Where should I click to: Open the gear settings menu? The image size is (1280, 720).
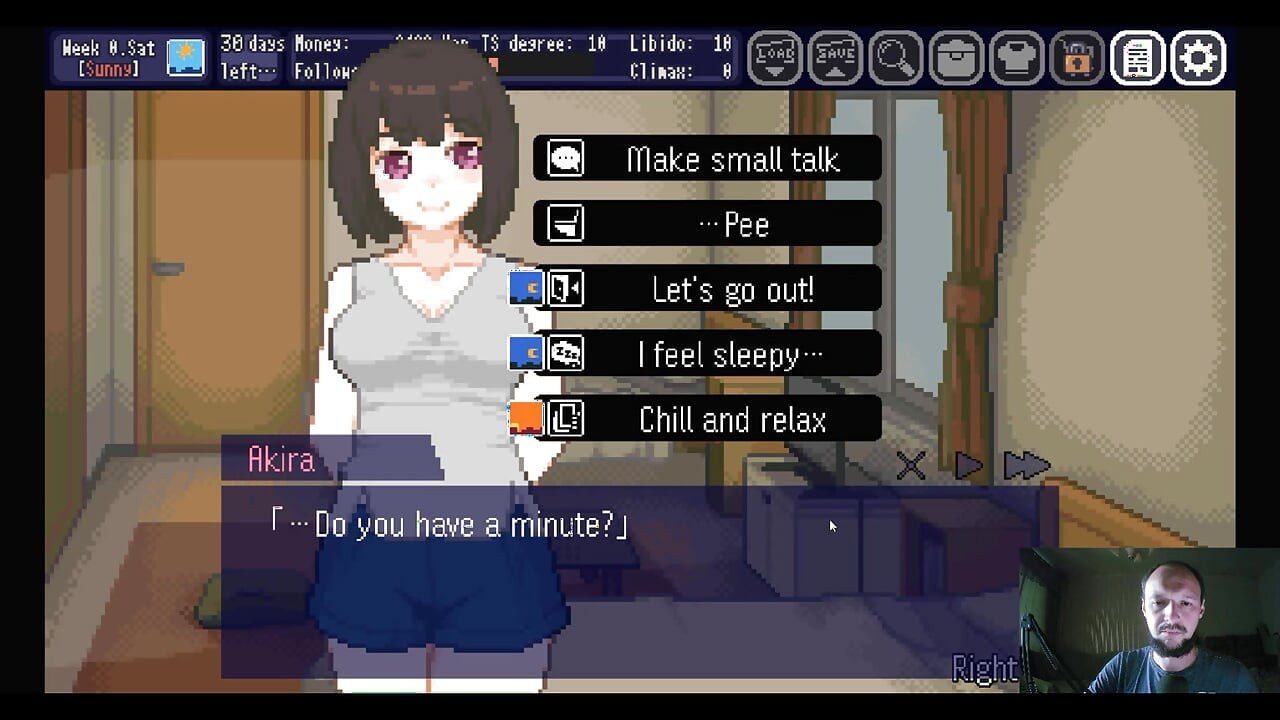point(1198,58)
